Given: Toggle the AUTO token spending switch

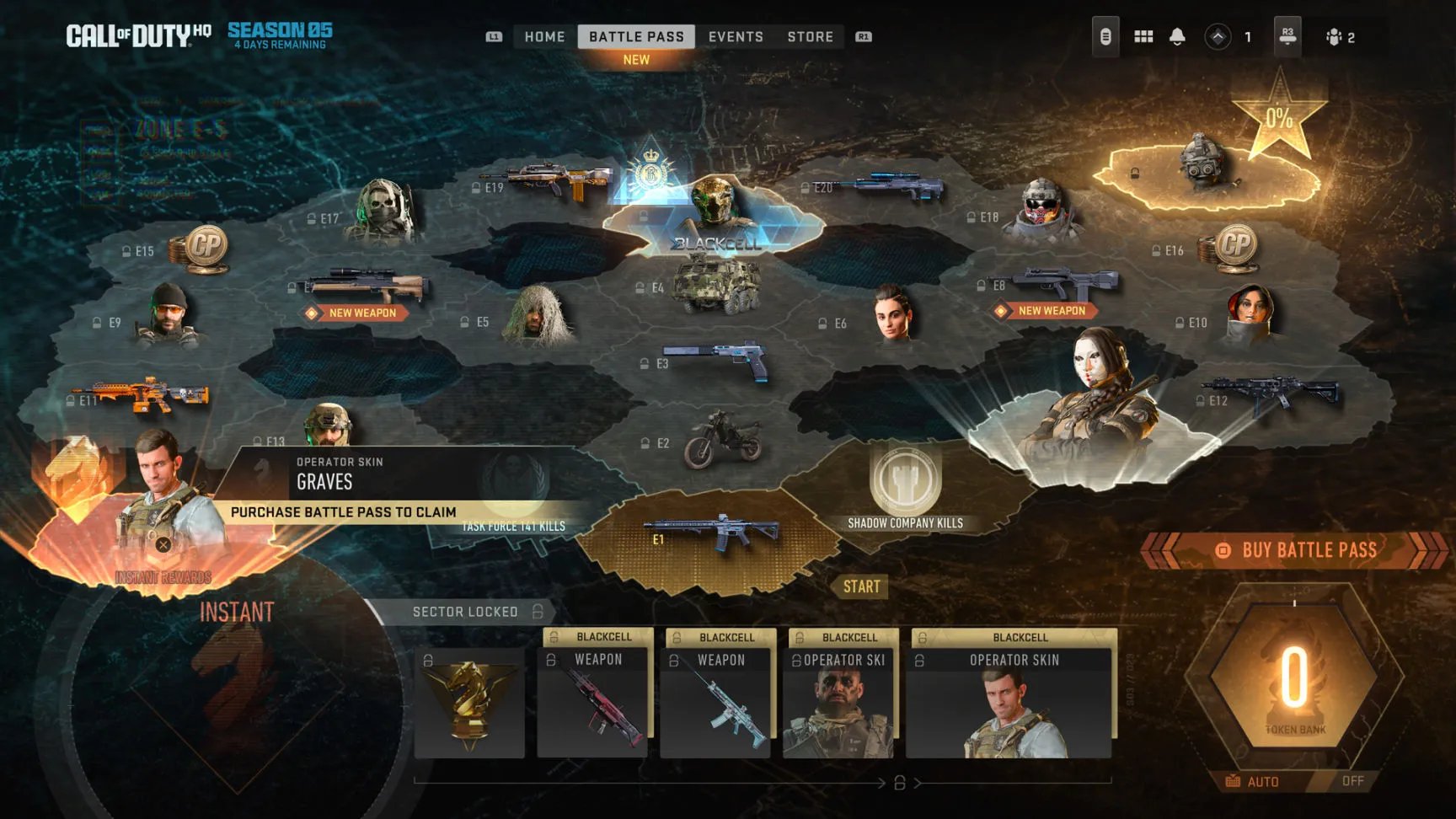Looking at the screenshot, I should coord(1297,781).
